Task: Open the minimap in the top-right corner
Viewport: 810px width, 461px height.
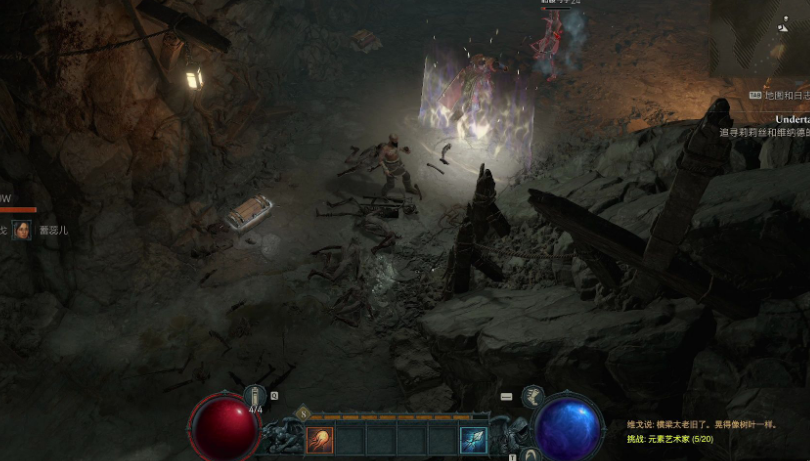Action: (x=760, y=40)
